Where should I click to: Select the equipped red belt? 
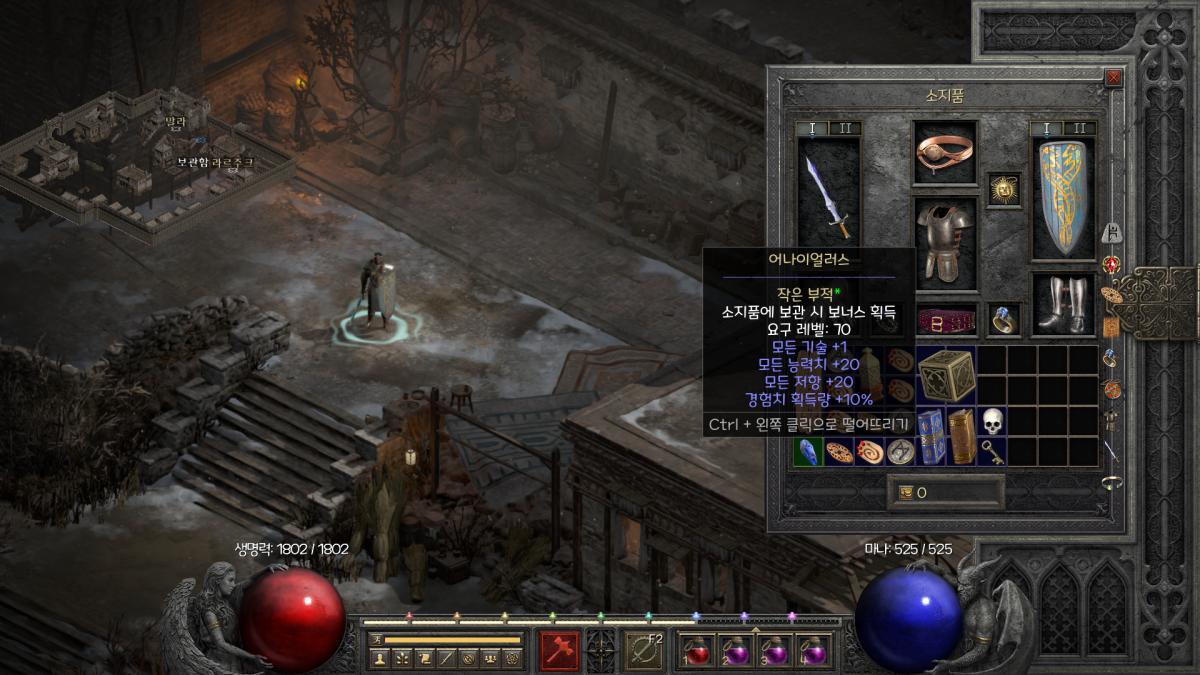point(945,320)
